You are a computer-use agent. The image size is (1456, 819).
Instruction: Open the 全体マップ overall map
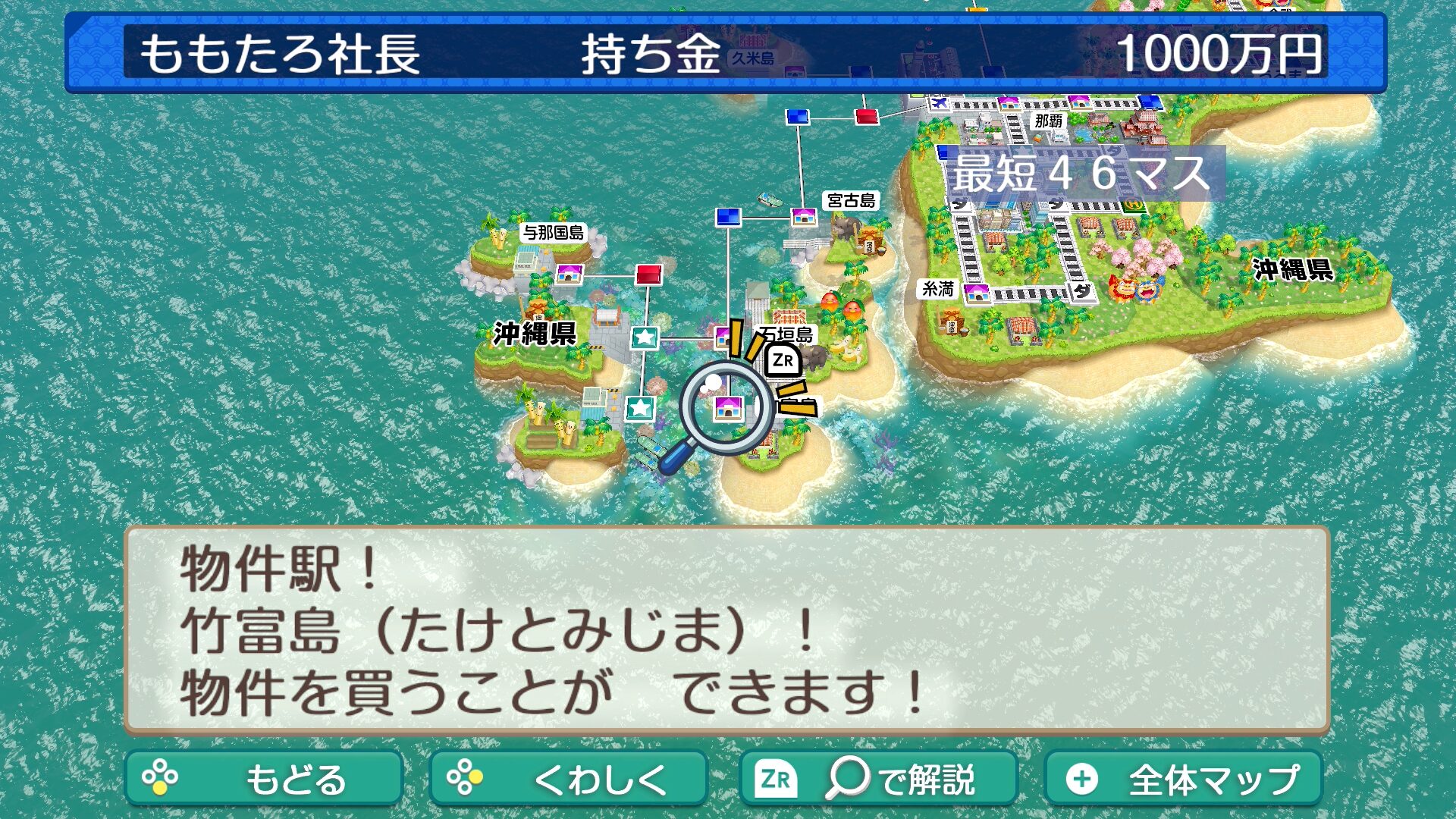pos(1183,778)
